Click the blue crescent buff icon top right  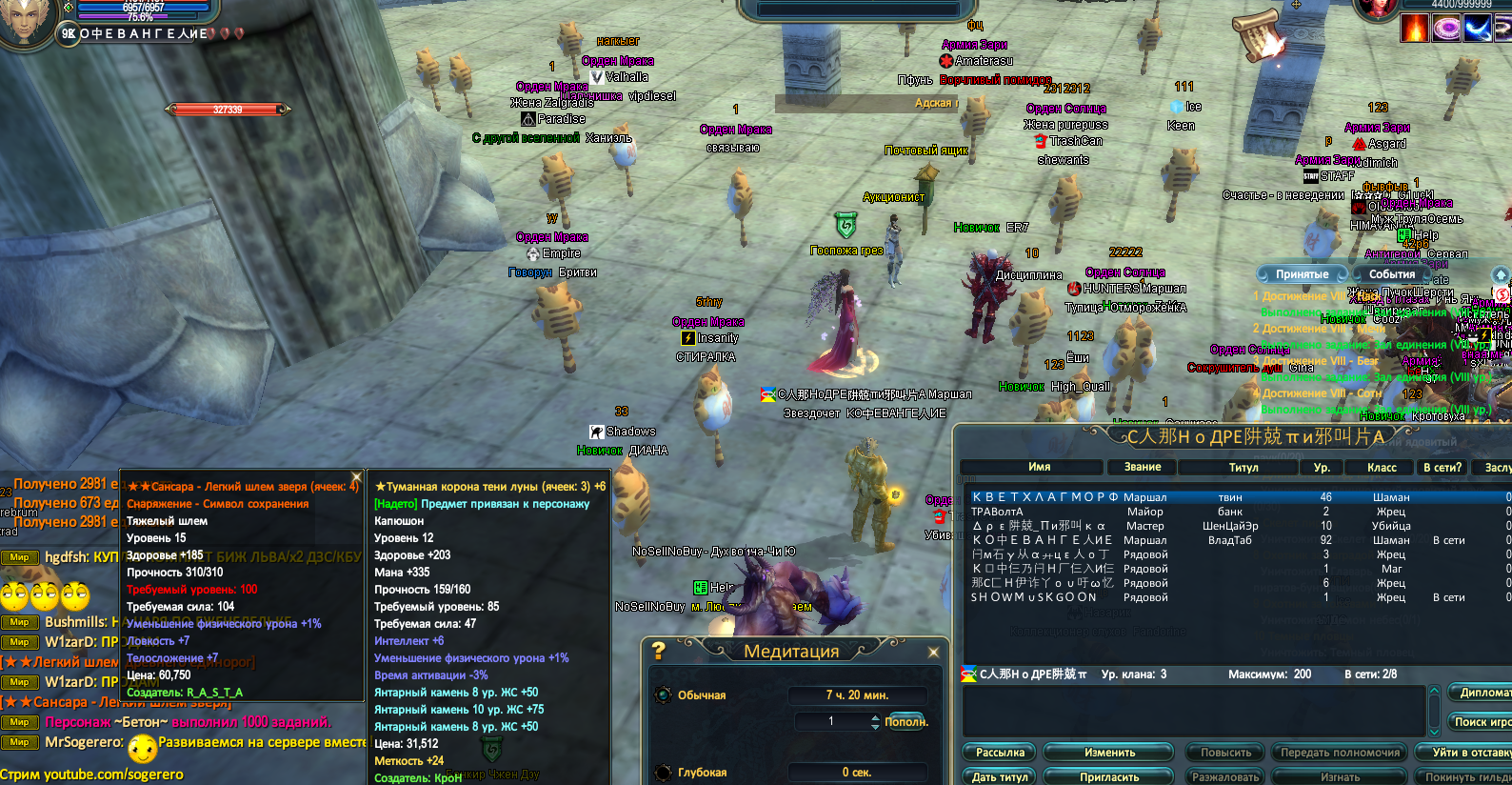(x=1478, y=27)
